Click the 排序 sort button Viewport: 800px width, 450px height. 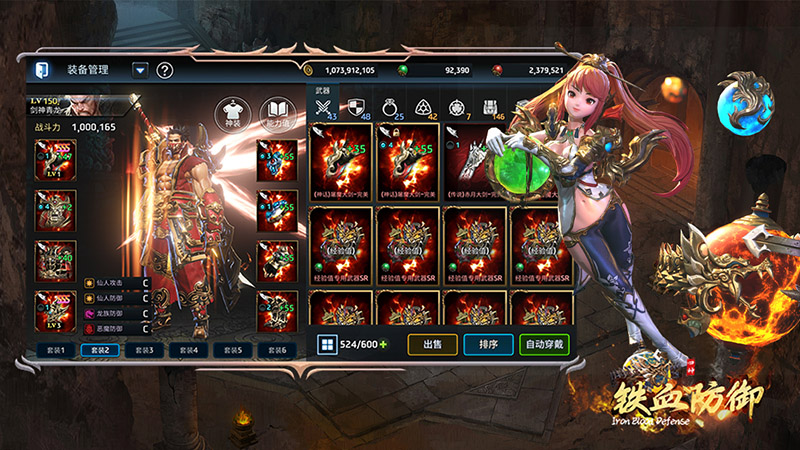coord(488,344)
